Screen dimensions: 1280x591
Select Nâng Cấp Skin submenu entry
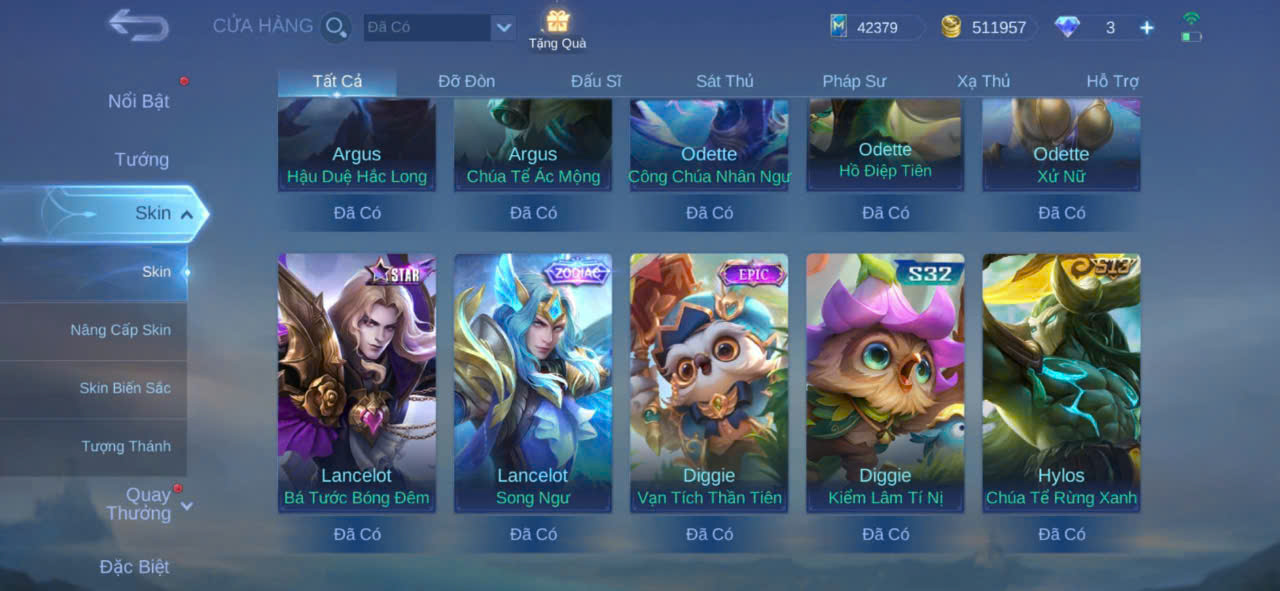(x=120, y=330)
